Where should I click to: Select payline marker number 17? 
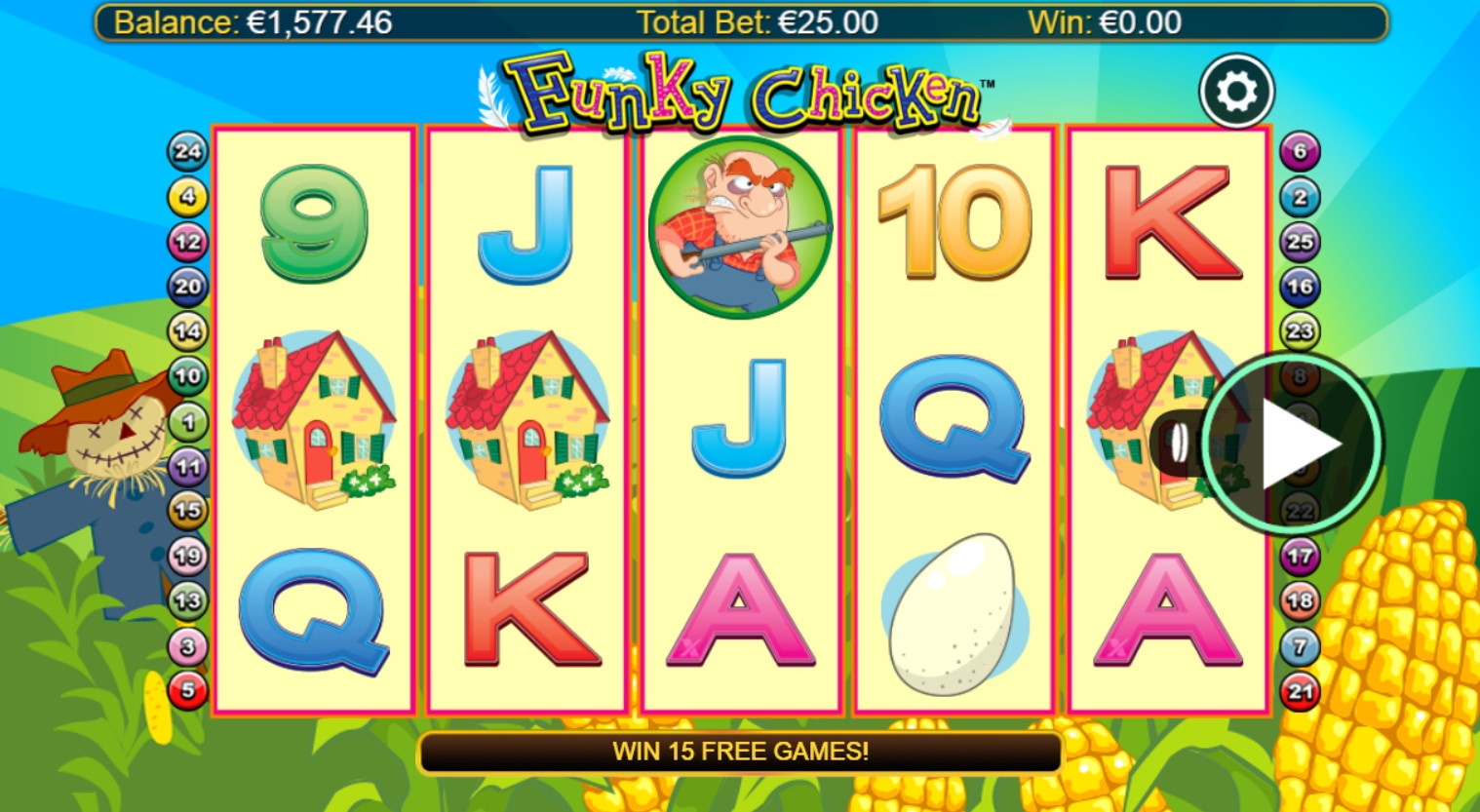click(1300, 556)
